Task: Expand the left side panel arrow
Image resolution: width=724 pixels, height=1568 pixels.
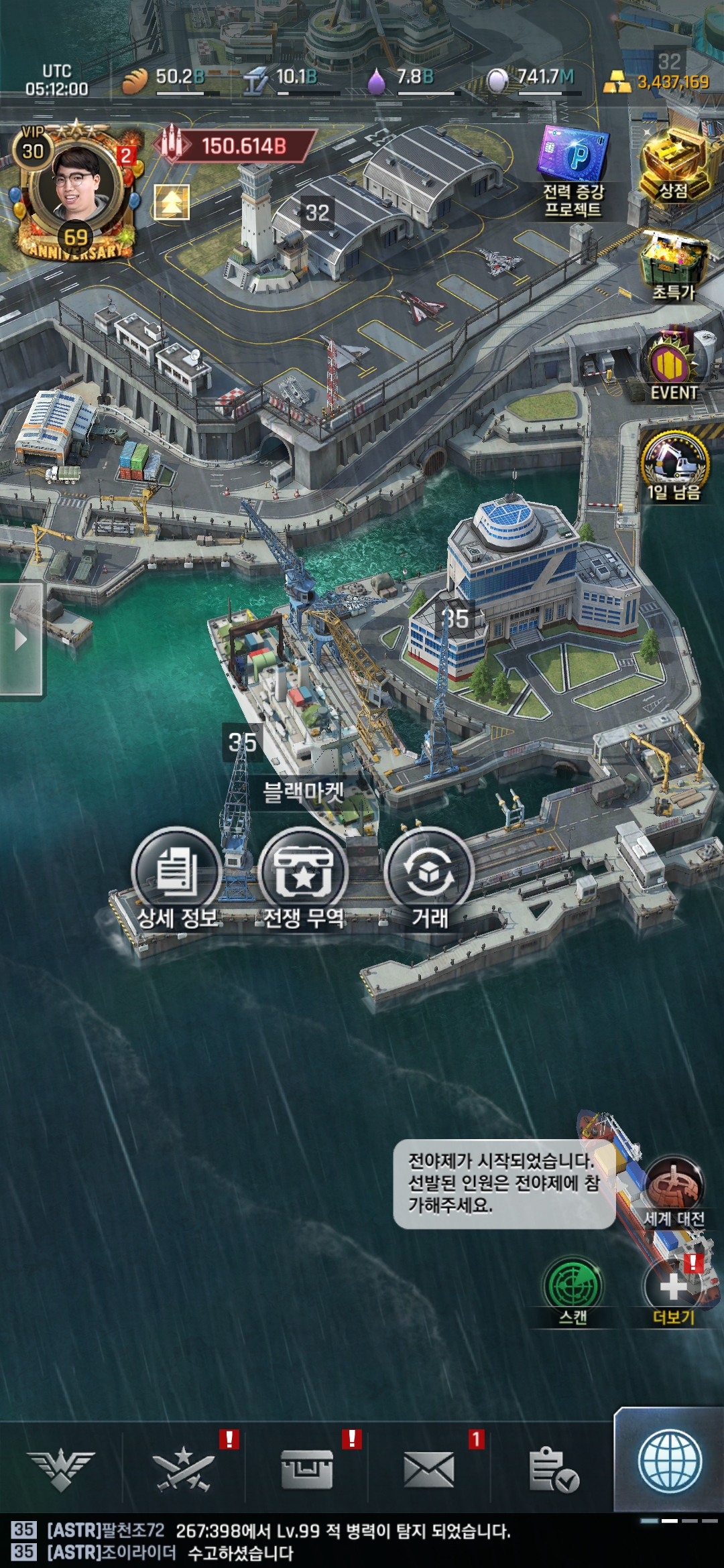Action: click(21, 639)
